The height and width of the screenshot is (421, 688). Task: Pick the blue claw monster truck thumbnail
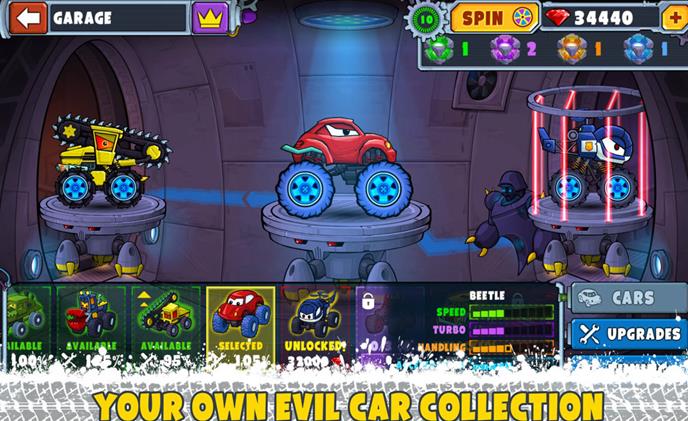[x=91, y=319]
